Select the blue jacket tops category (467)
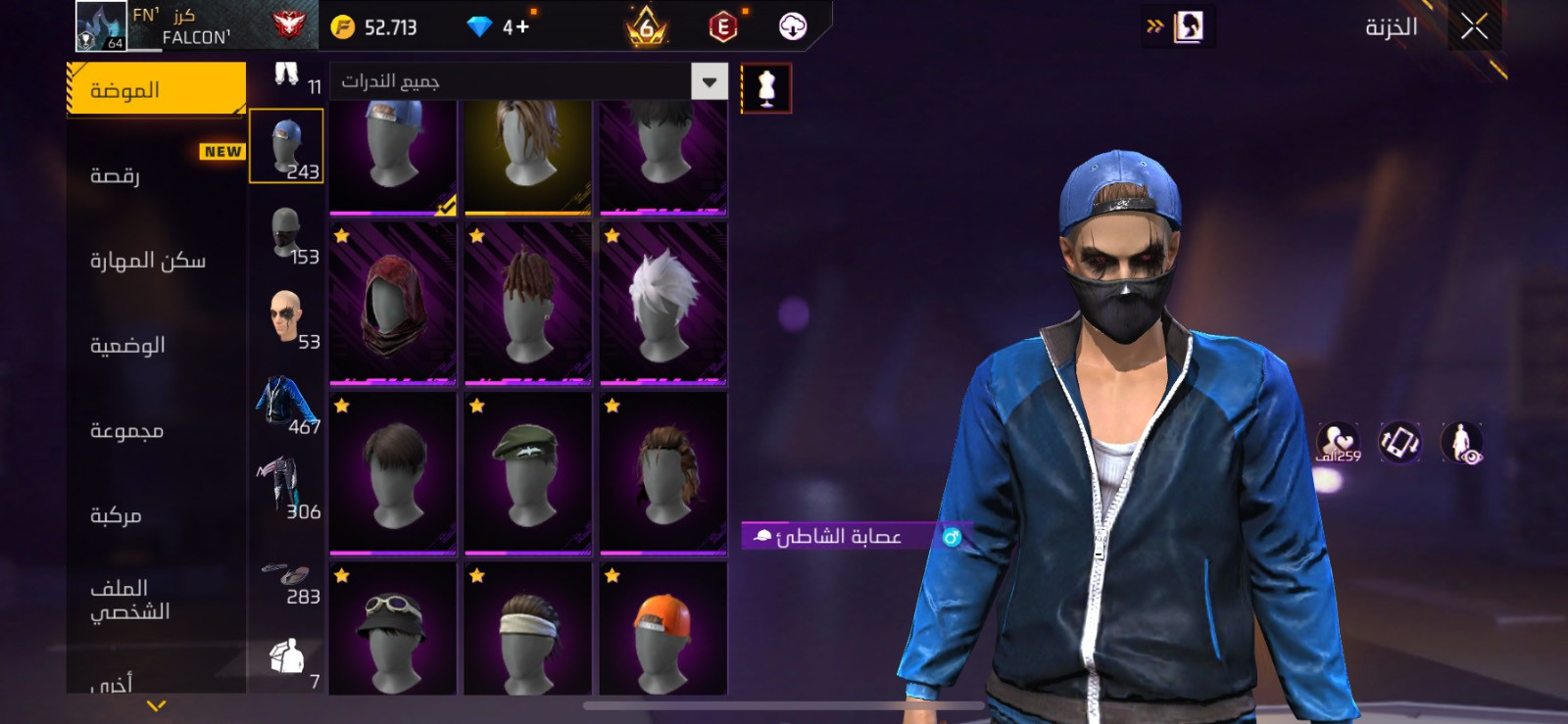Screen dimensions: 1568x724 [286, 402]
